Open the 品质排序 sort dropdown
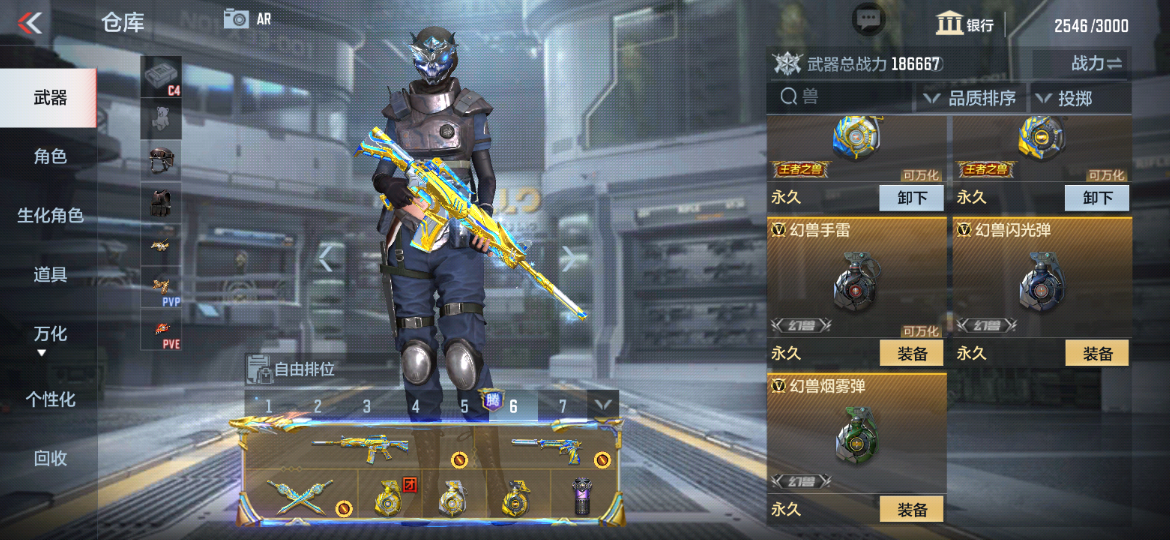This screenshot has height=540, width=1170. (x=969, y=98)
